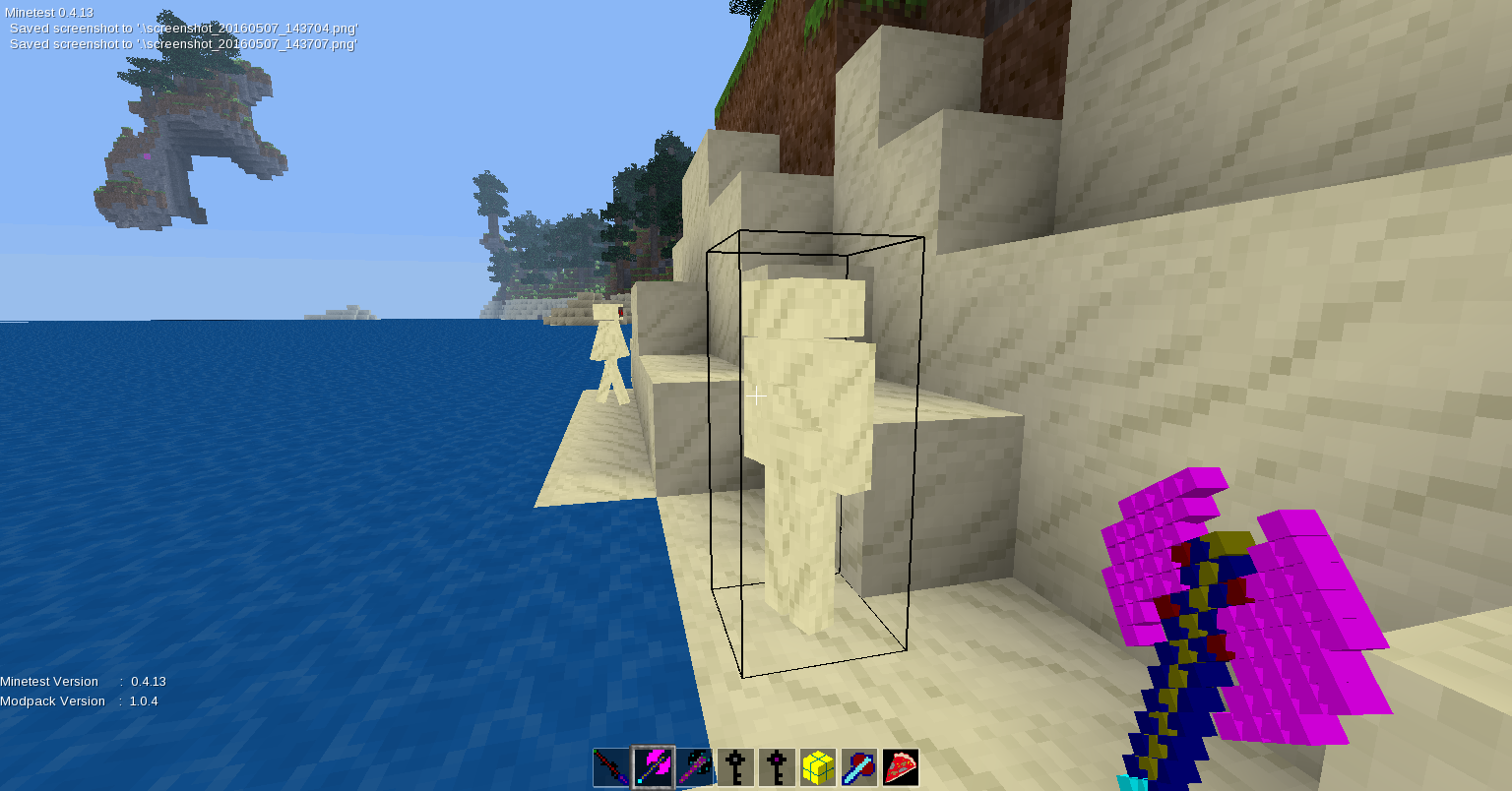Select the black skeleton key item
Image resolution: width=1512 pixels, height=791 pixels.
pyautogui.click(x=735, y=767)
